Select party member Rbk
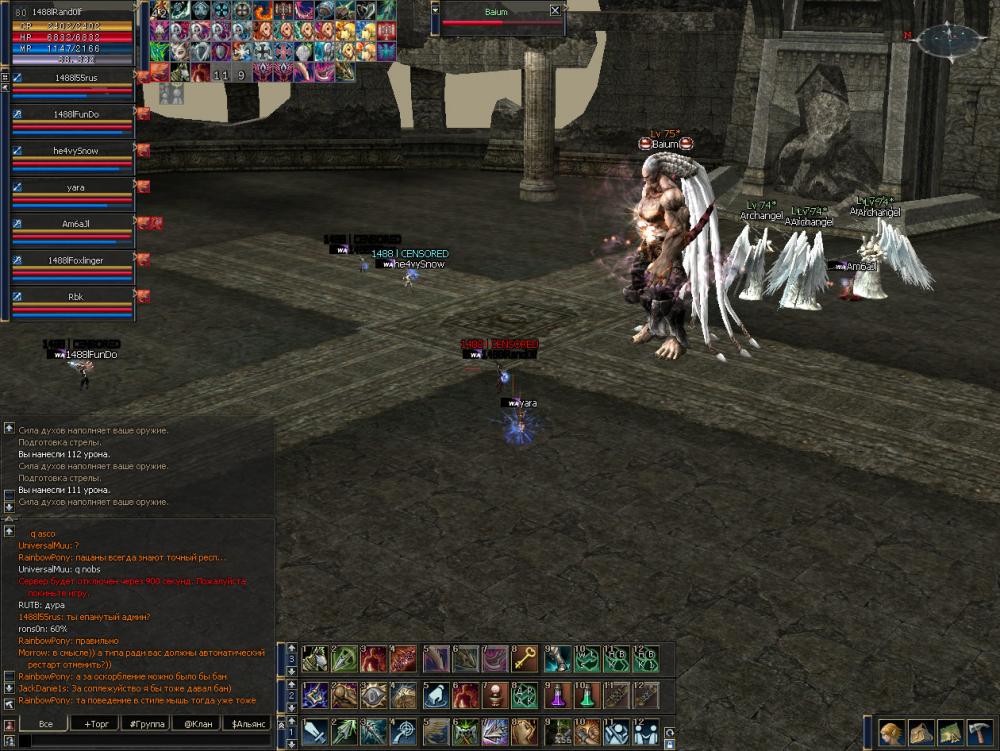1000x751 pixels. click(x=74, y=296)
